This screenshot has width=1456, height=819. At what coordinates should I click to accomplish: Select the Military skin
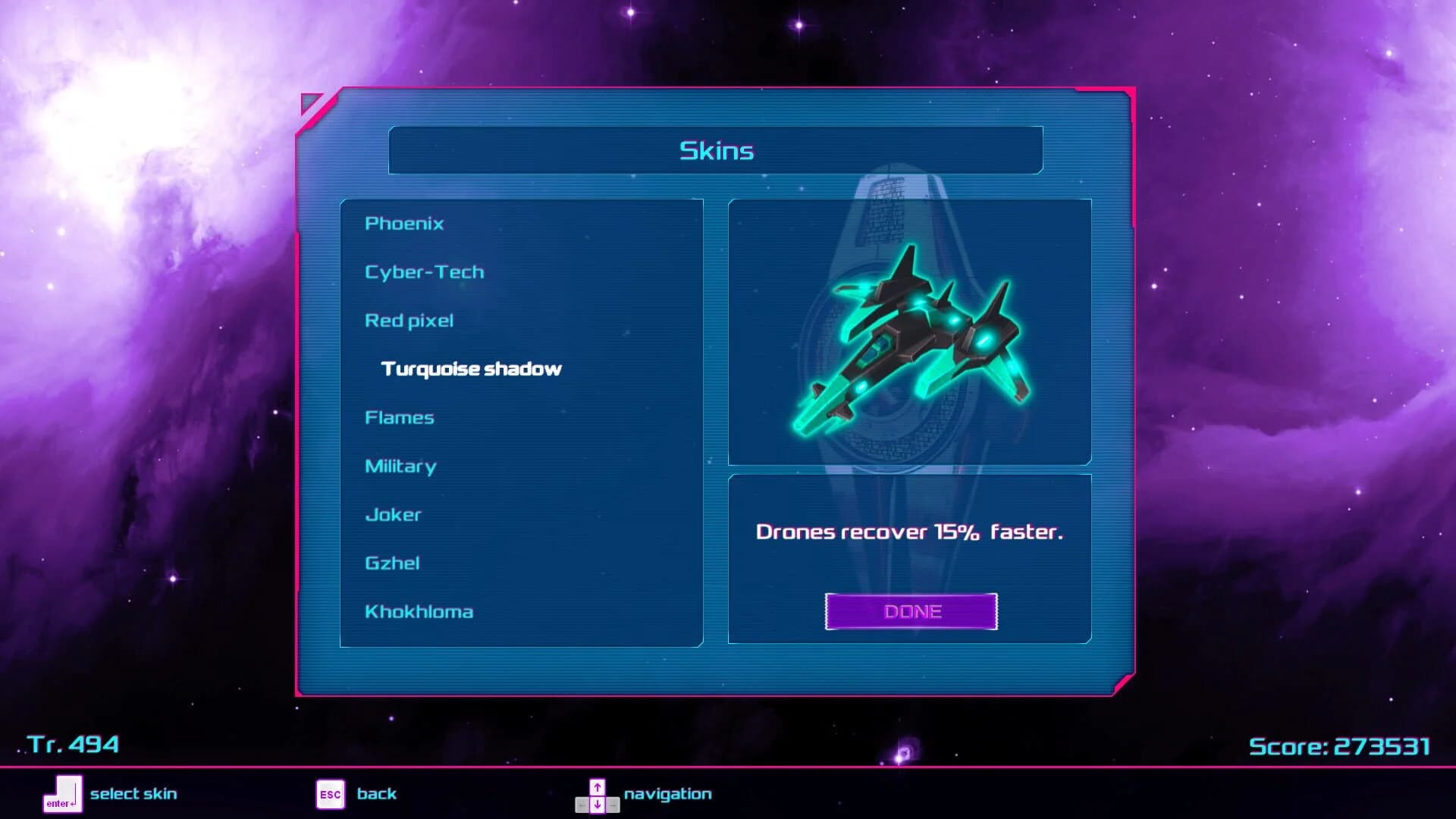coord(400,466)
